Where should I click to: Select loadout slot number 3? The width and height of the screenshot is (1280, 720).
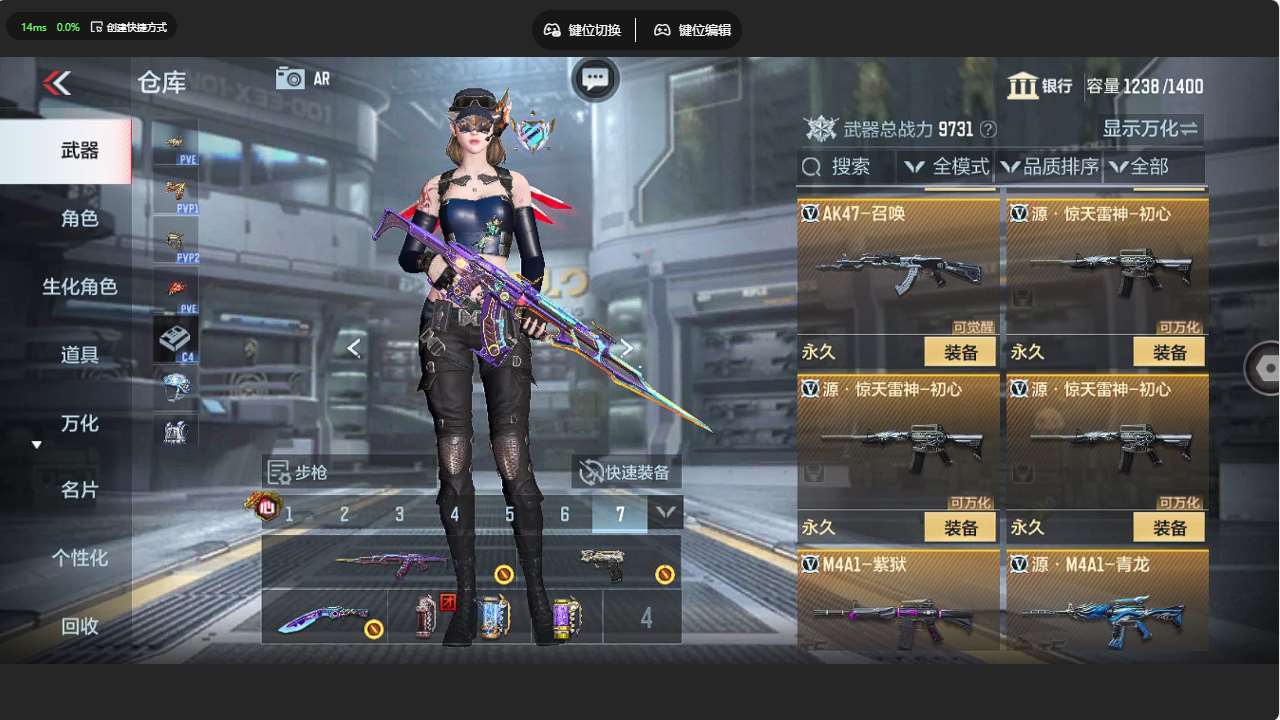pyautogui.click(x=399, y=514)
